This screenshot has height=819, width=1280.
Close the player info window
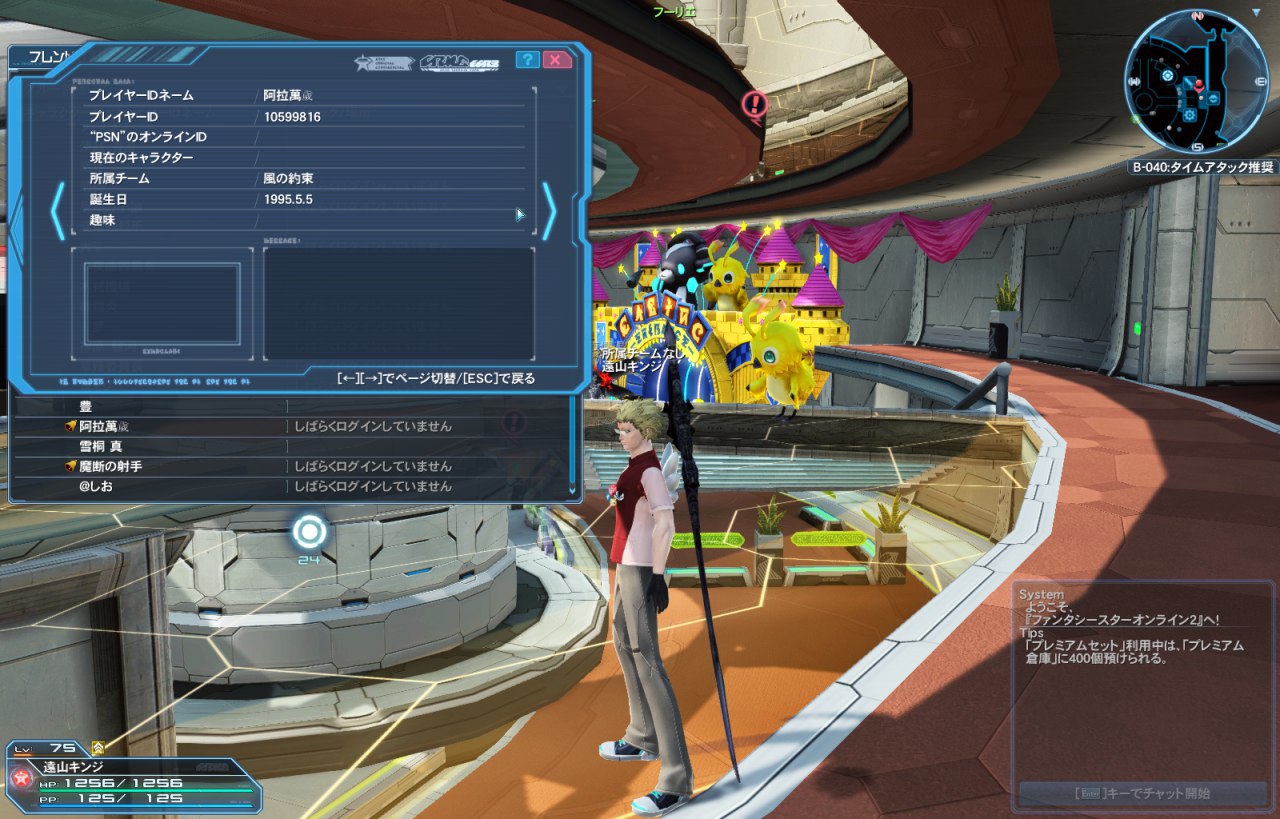[x=558, y=60]
